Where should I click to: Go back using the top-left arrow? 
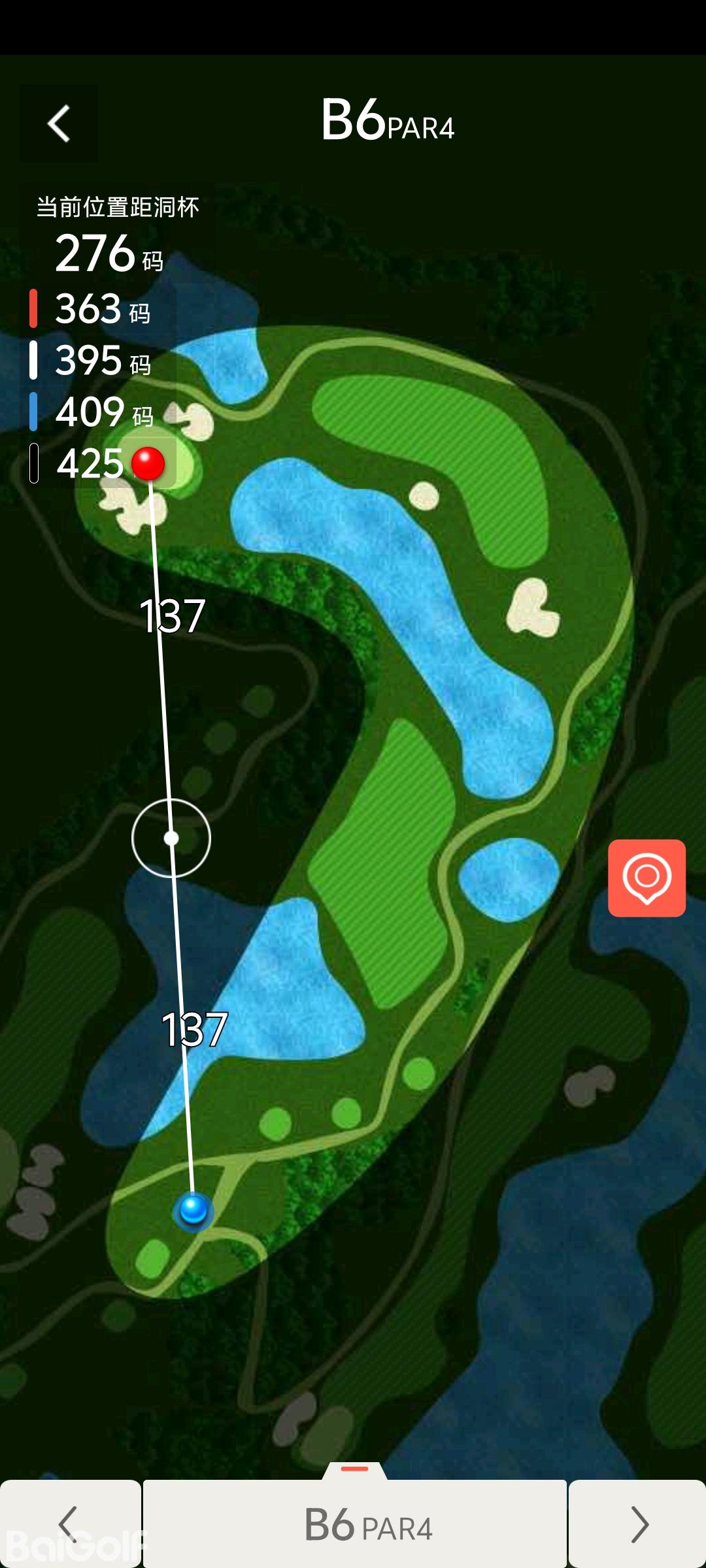pyautogui.click(x=59, y=123)
